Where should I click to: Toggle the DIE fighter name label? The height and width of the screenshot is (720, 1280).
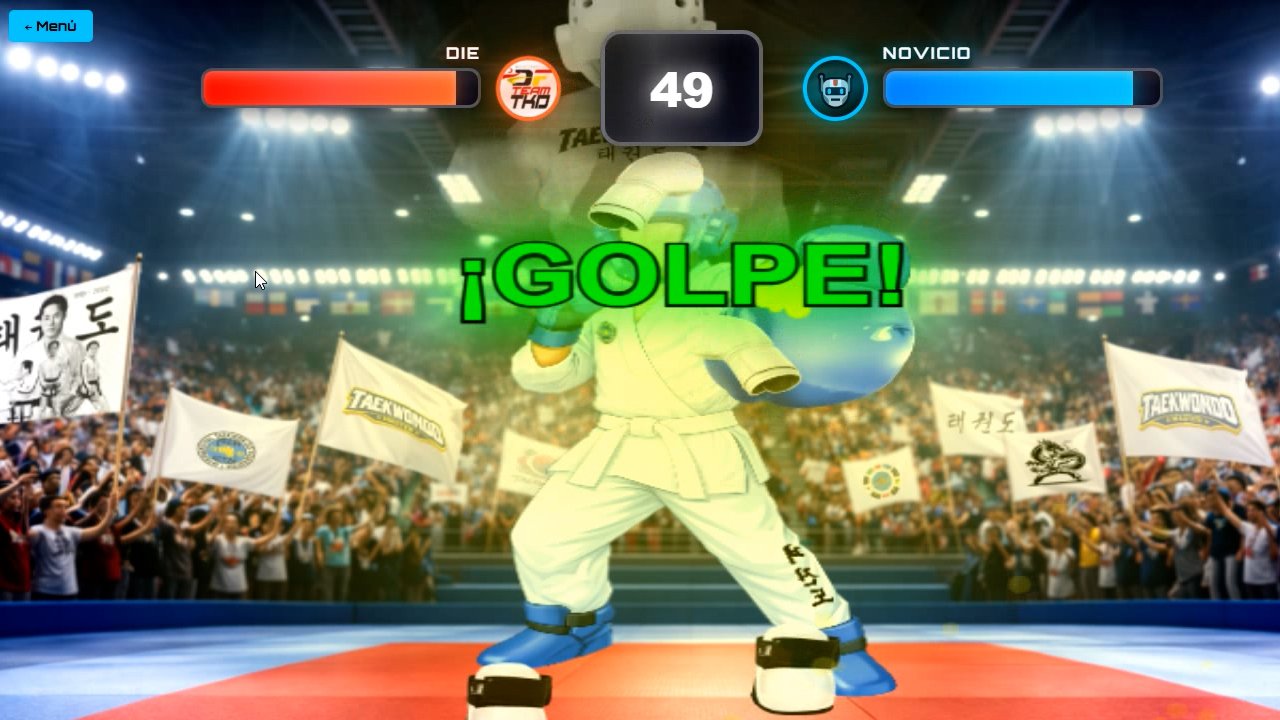[x=463, y=53]
